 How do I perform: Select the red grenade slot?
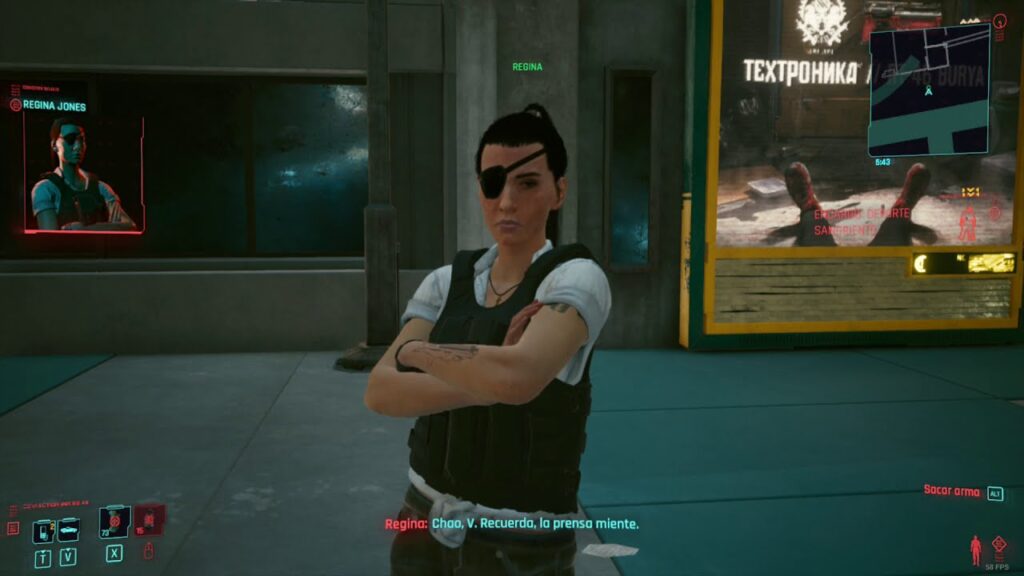point(148,520)
